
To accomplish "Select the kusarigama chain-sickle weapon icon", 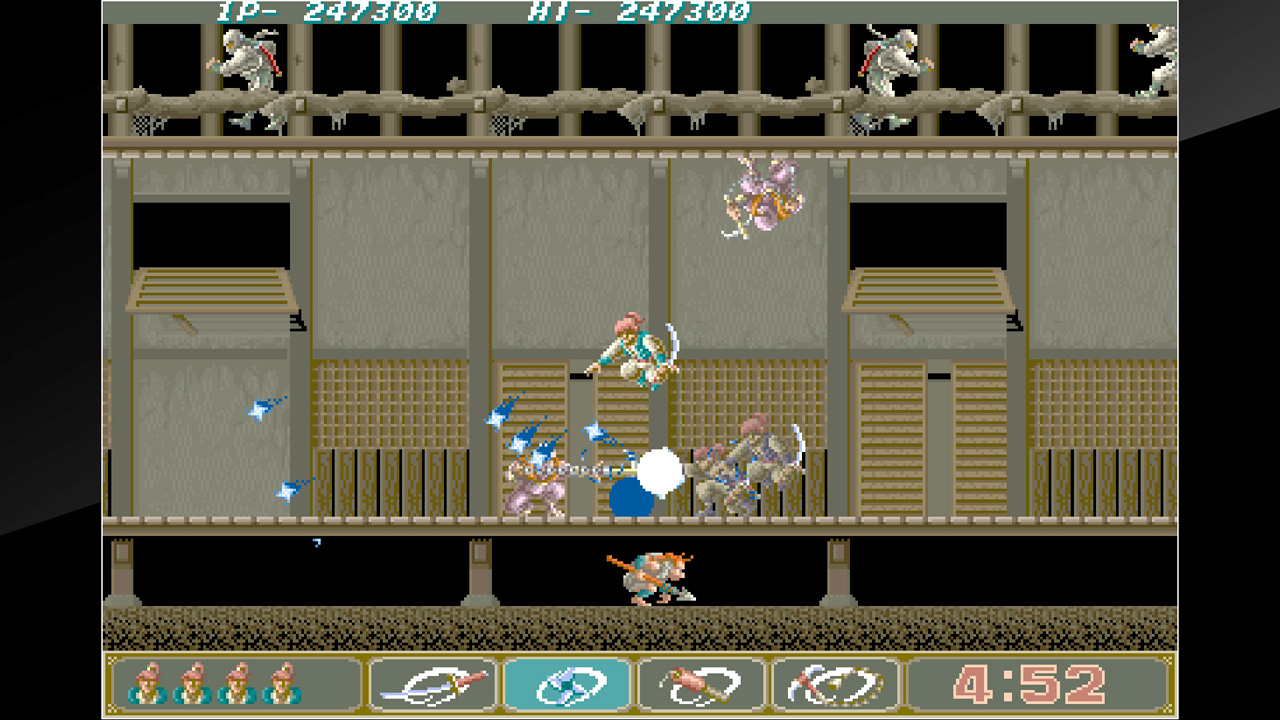I will [835, 686].
